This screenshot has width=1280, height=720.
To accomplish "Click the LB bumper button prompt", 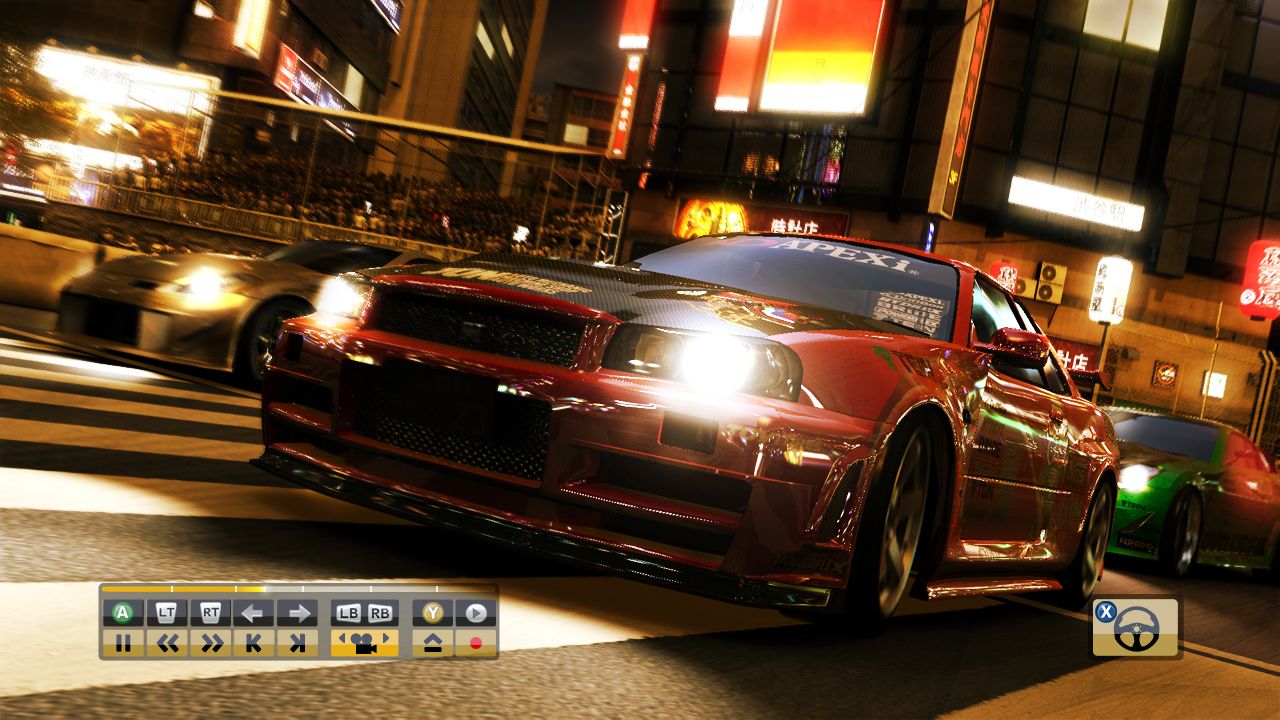I will point(349,613).
